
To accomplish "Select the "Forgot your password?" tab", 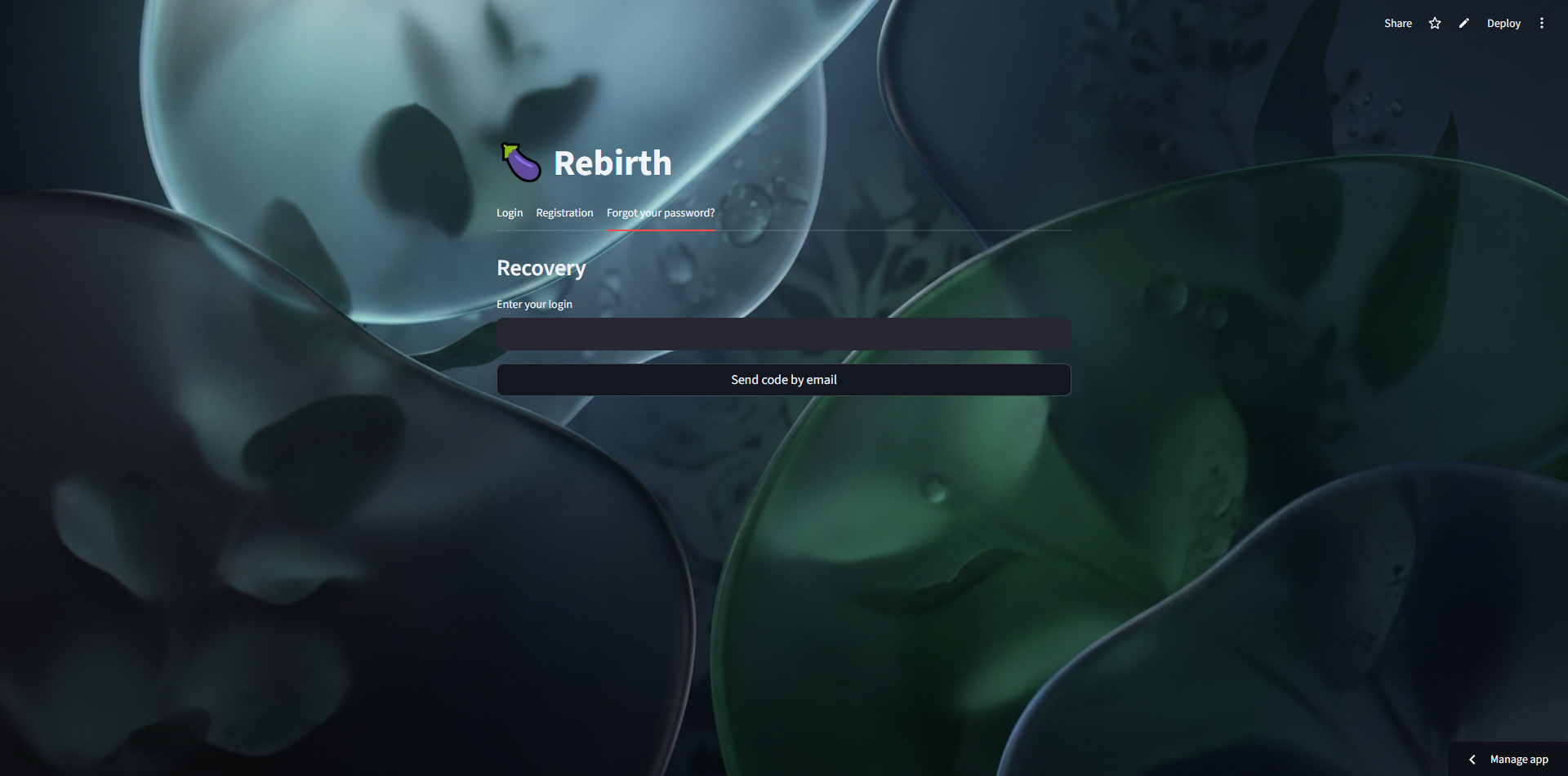I will [x=661, y=212].
